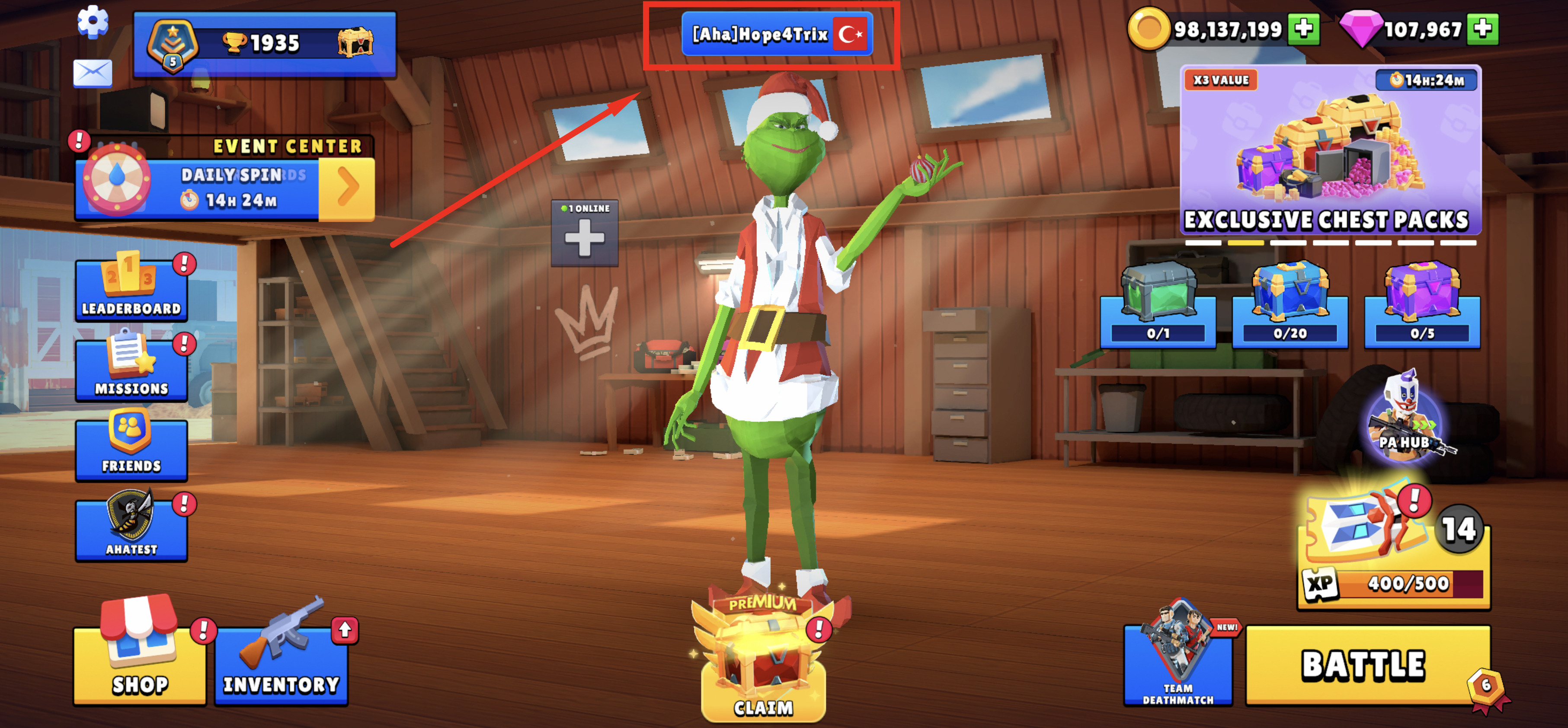Open the Friends menu
Screen dimensions: 1568x728
point(131,447)
